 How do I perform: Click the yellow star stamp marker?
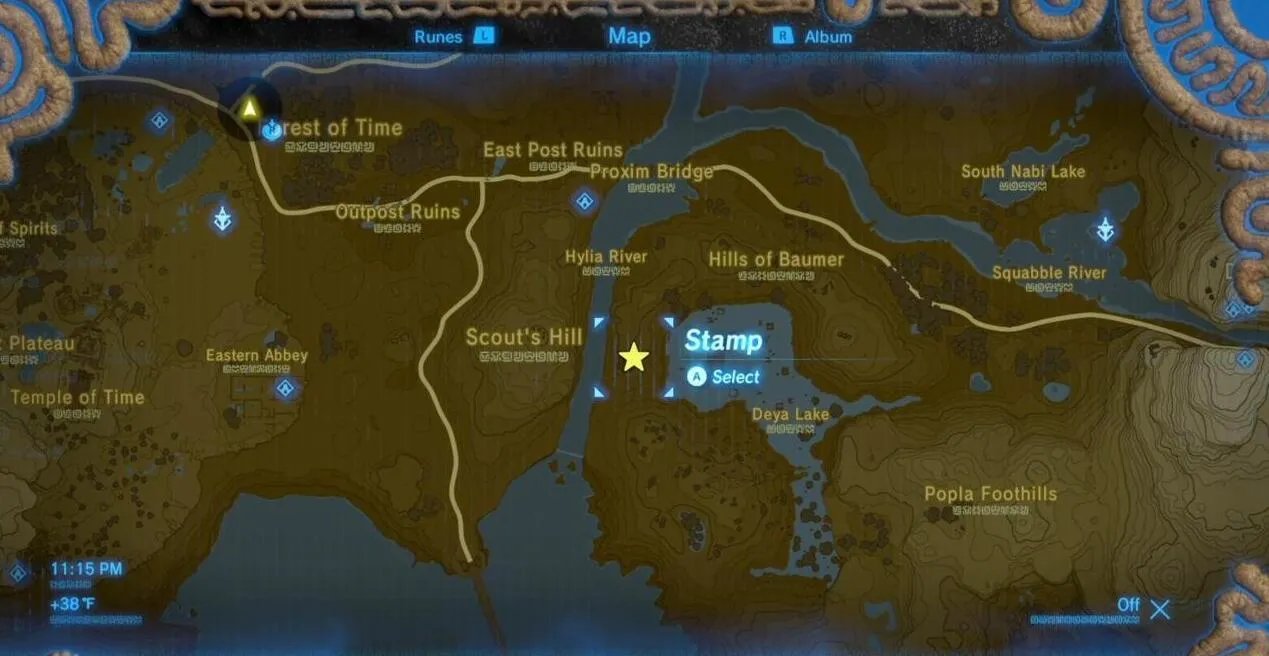click(634, 357)
